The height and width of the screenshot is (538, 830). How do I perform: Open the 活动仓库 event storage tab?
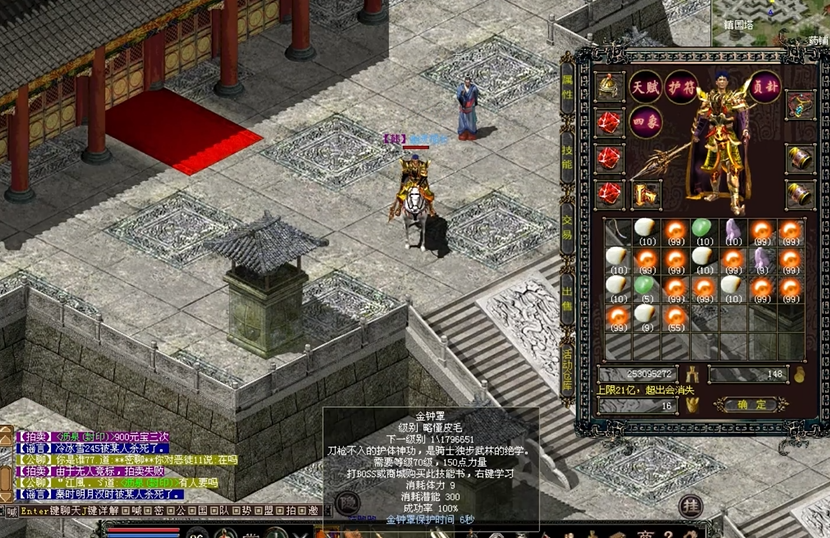click(568, 370)
